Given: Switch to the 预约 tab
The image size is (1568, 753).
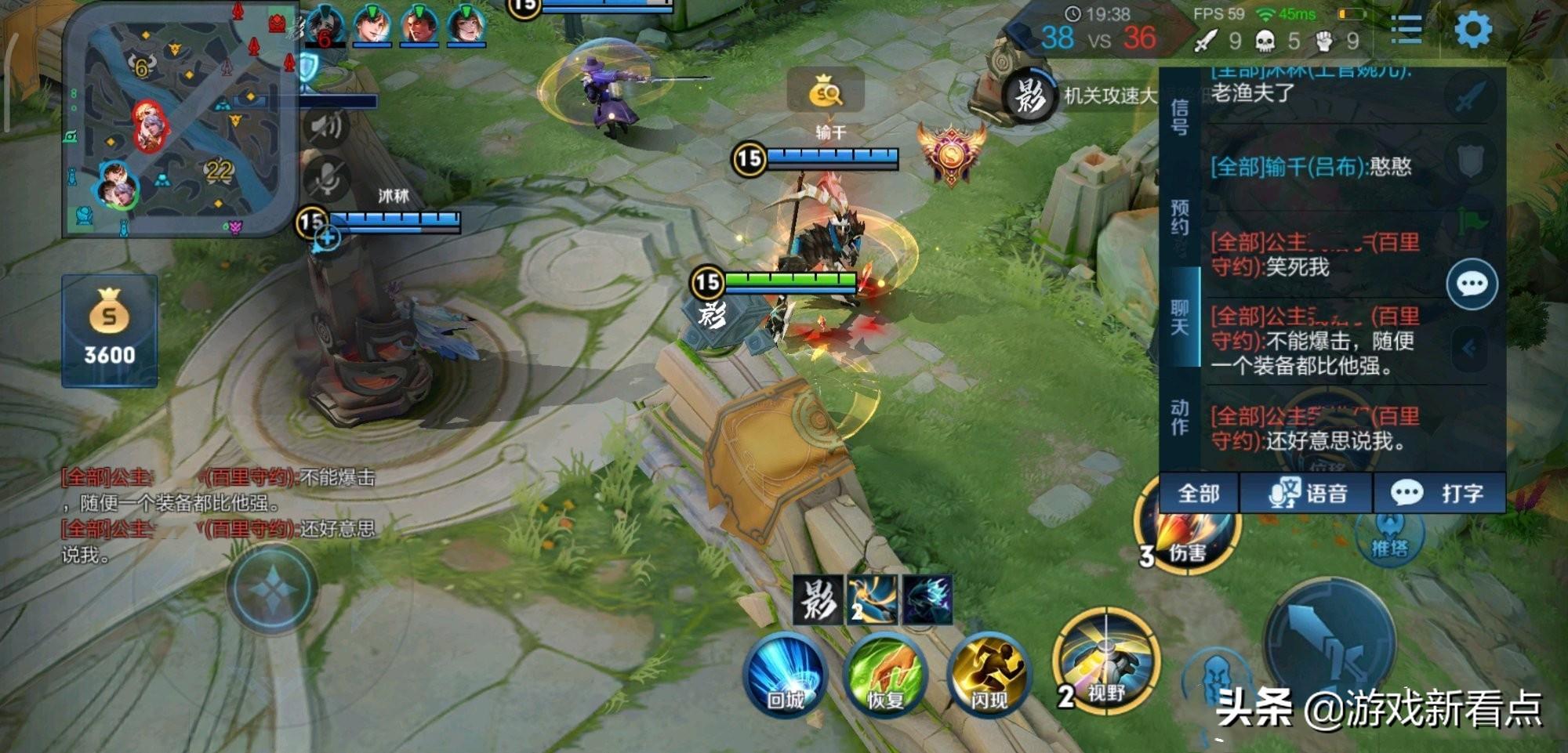Looking at the screenshot, I should (x=1179, y=217).
